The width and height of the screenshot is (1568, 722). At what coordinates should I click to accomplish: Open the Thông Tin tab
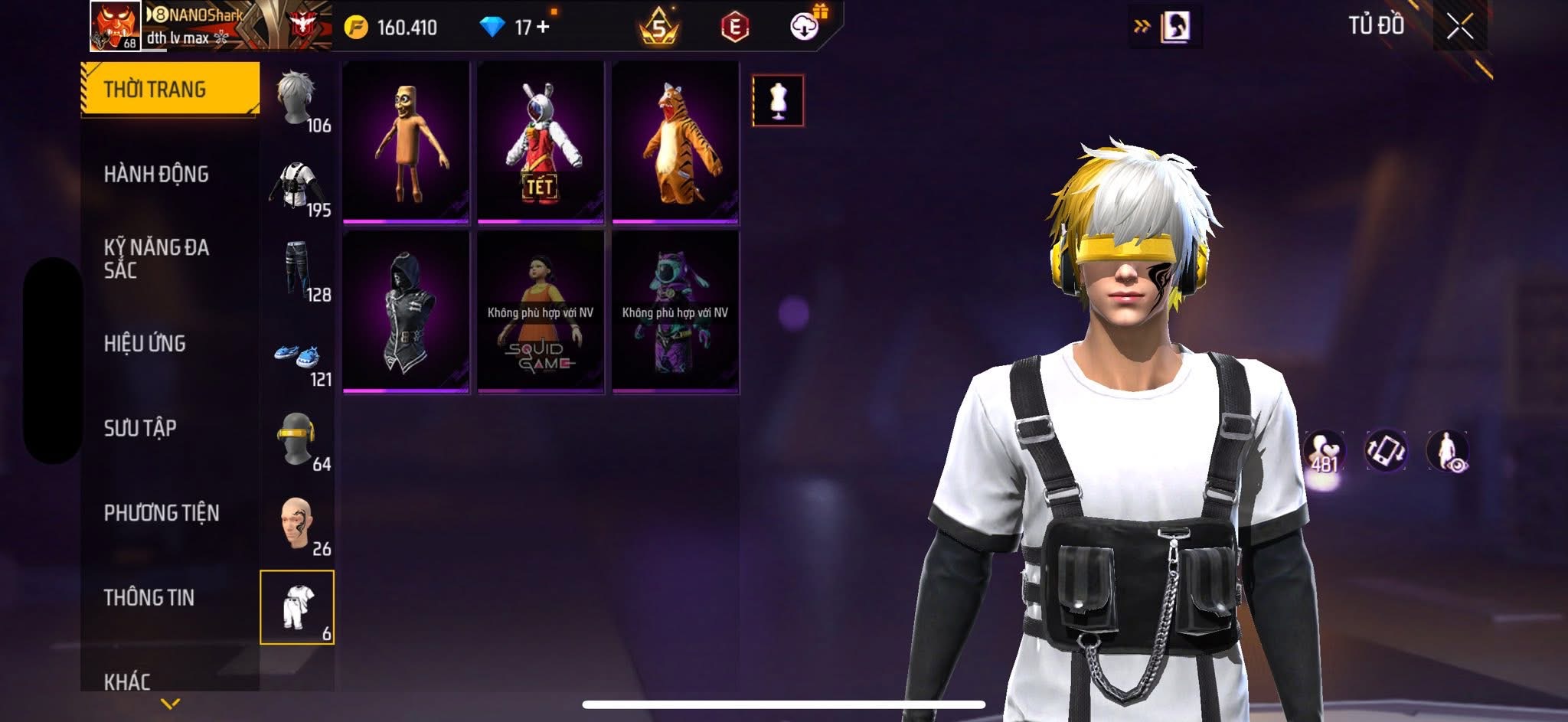(149, 597)
